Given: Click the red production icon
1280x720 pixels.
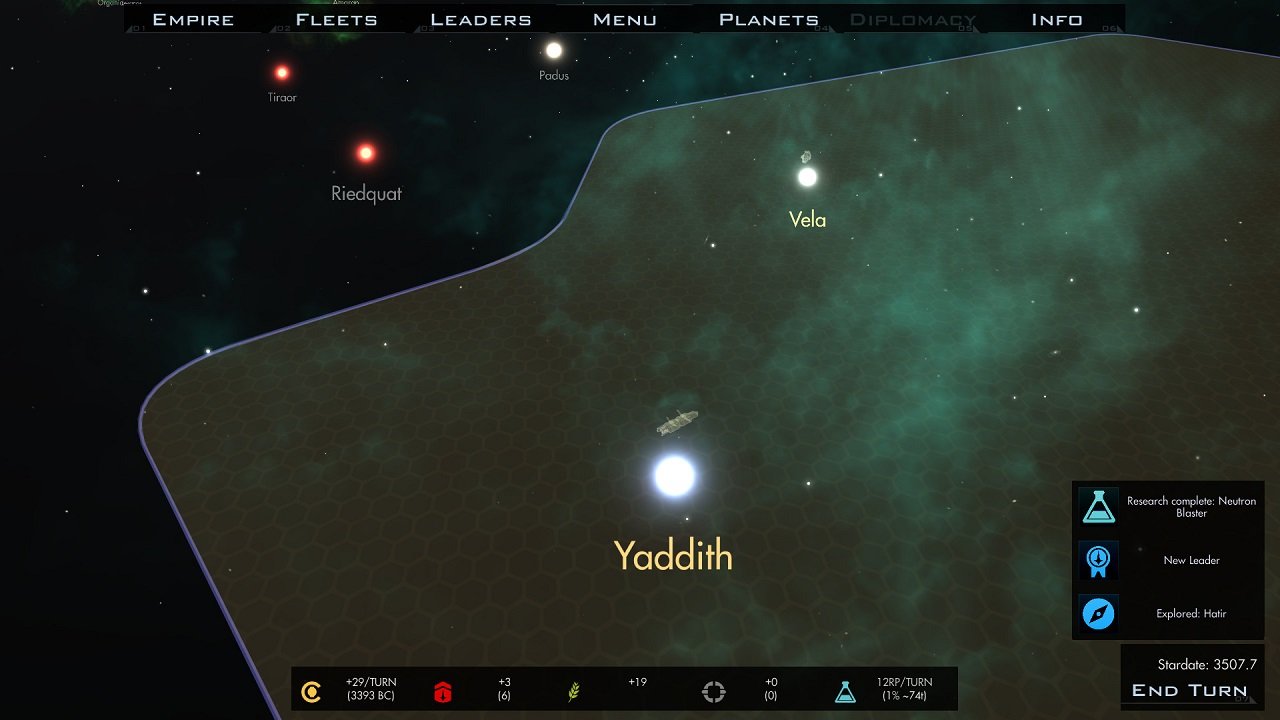Looking at the screenshot, I should (x=443, y=690).
